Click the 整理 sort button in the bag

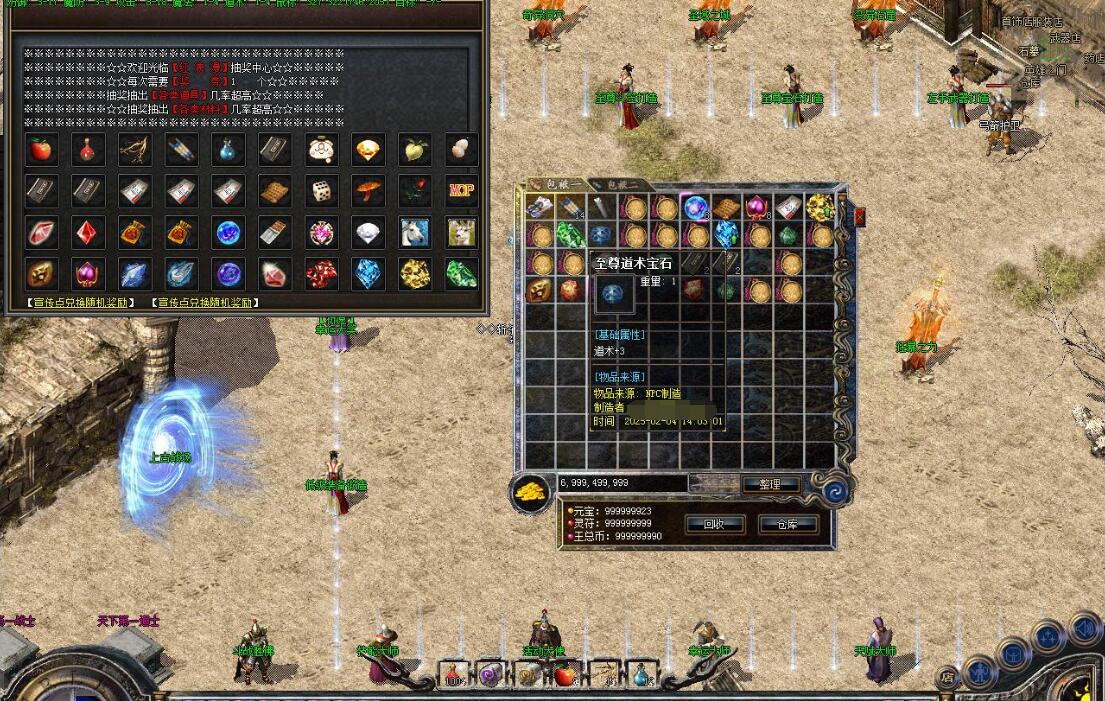[770, 484]
